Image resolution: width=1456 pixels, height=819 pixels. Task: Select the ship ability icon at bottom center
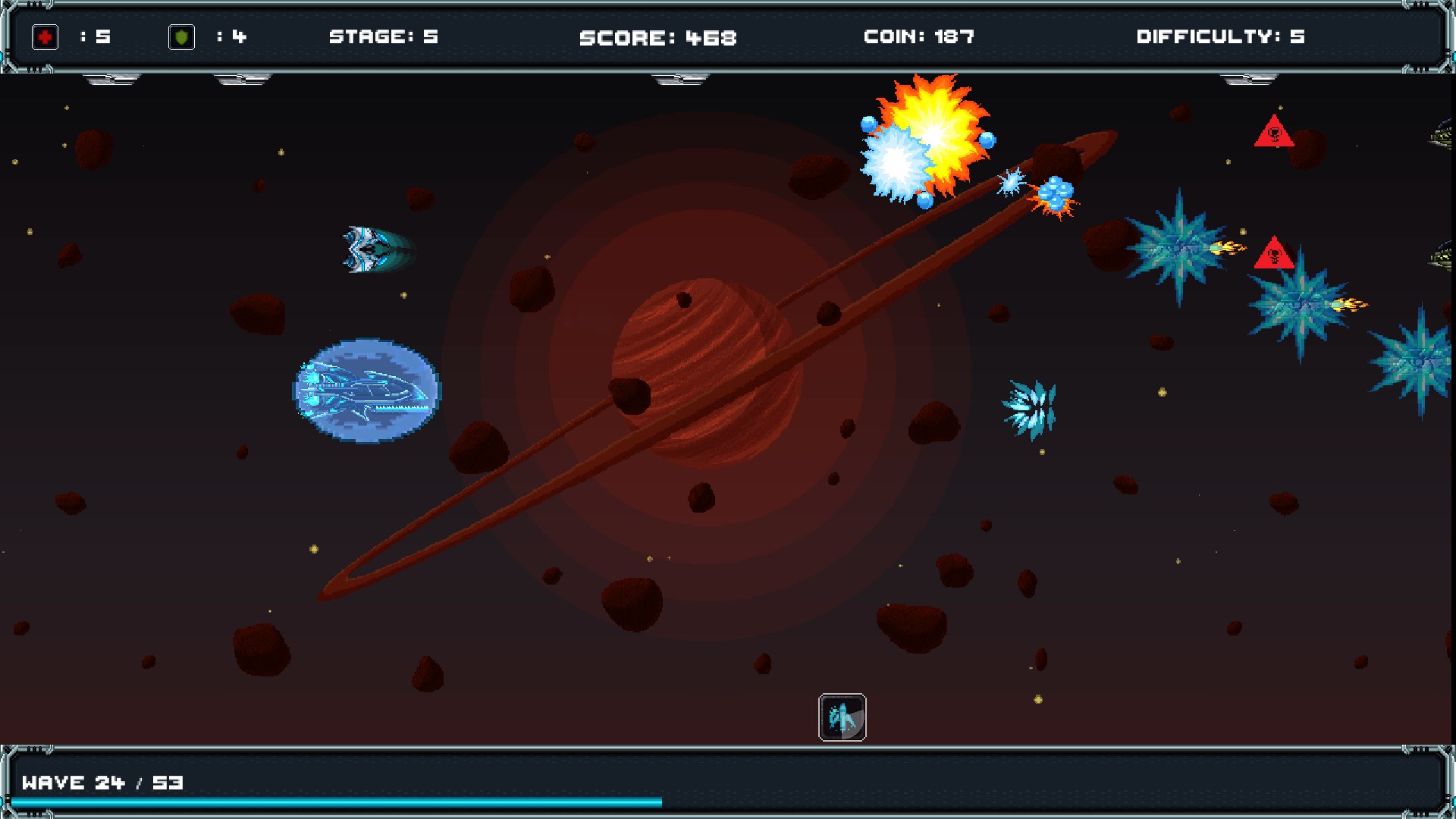tap(842, 717)
